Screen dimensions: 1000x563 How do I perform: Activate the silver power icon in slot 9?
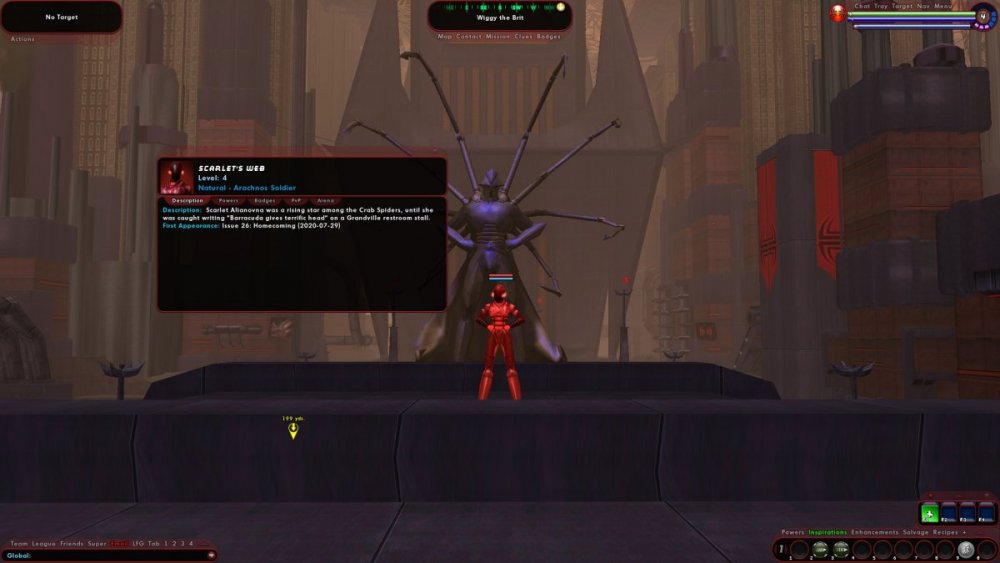[965, 549]
